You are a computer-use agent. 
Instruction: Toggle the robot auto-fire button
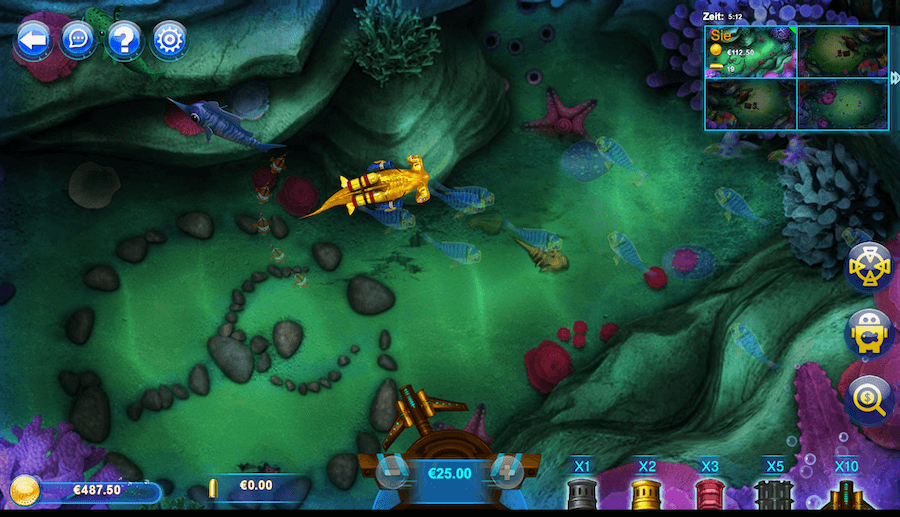[868, 333]
